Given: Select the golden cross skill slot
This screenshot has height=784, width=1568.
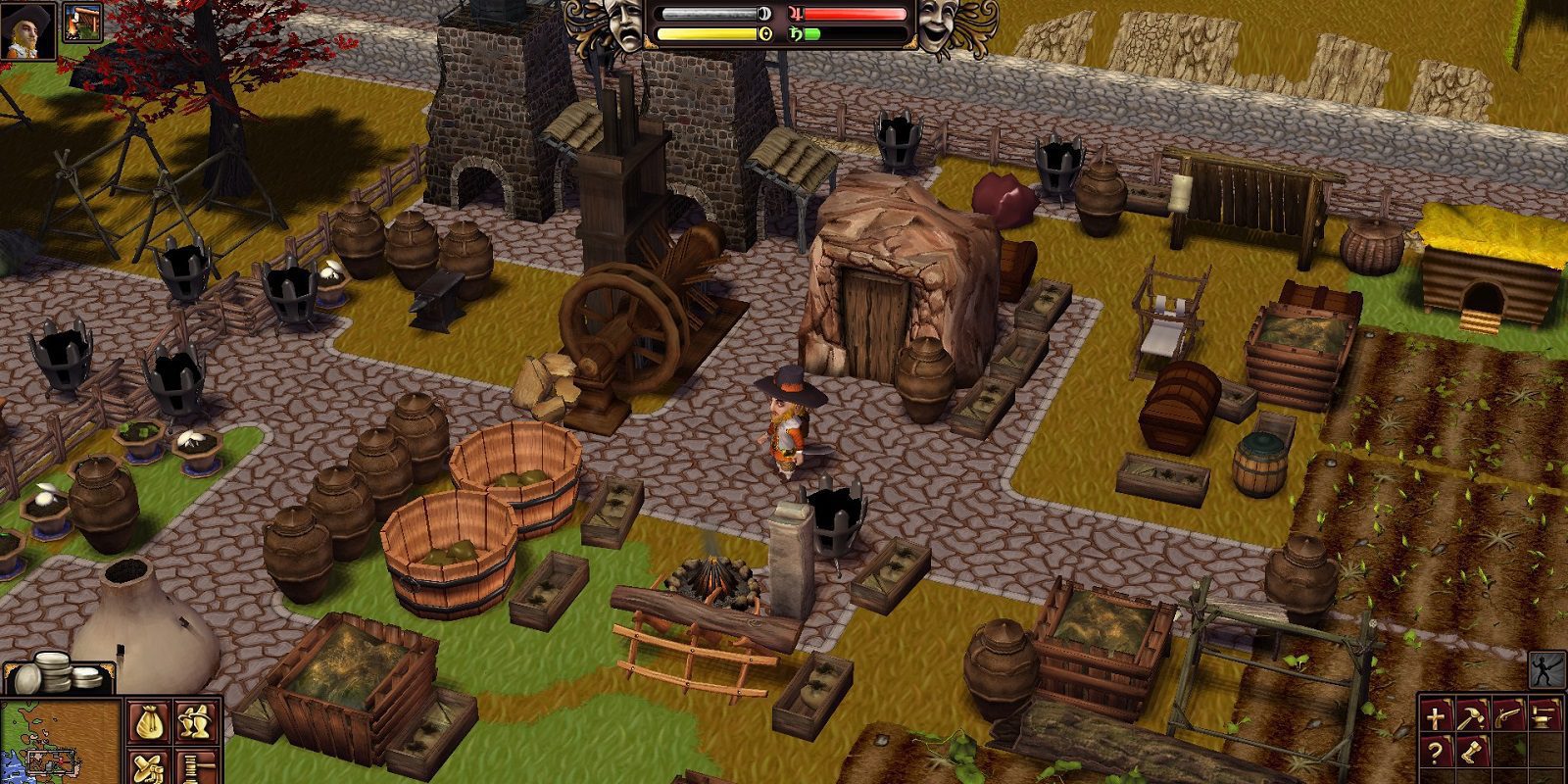Looking at the screenshot, I should pyautogui.click(x=1438, y=718).
